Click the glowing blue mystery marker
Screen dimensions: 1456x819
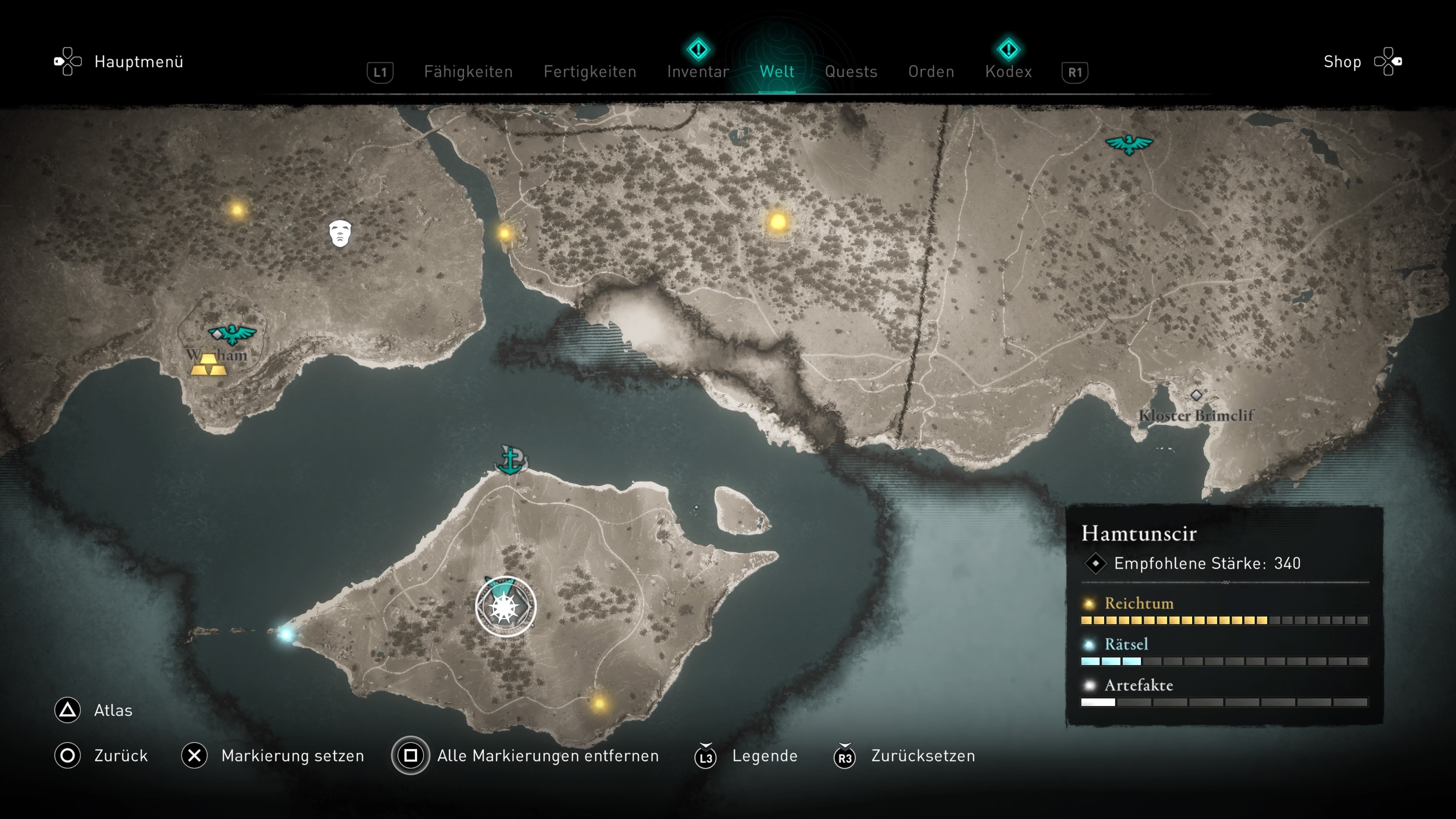click(x=286, y=634)
